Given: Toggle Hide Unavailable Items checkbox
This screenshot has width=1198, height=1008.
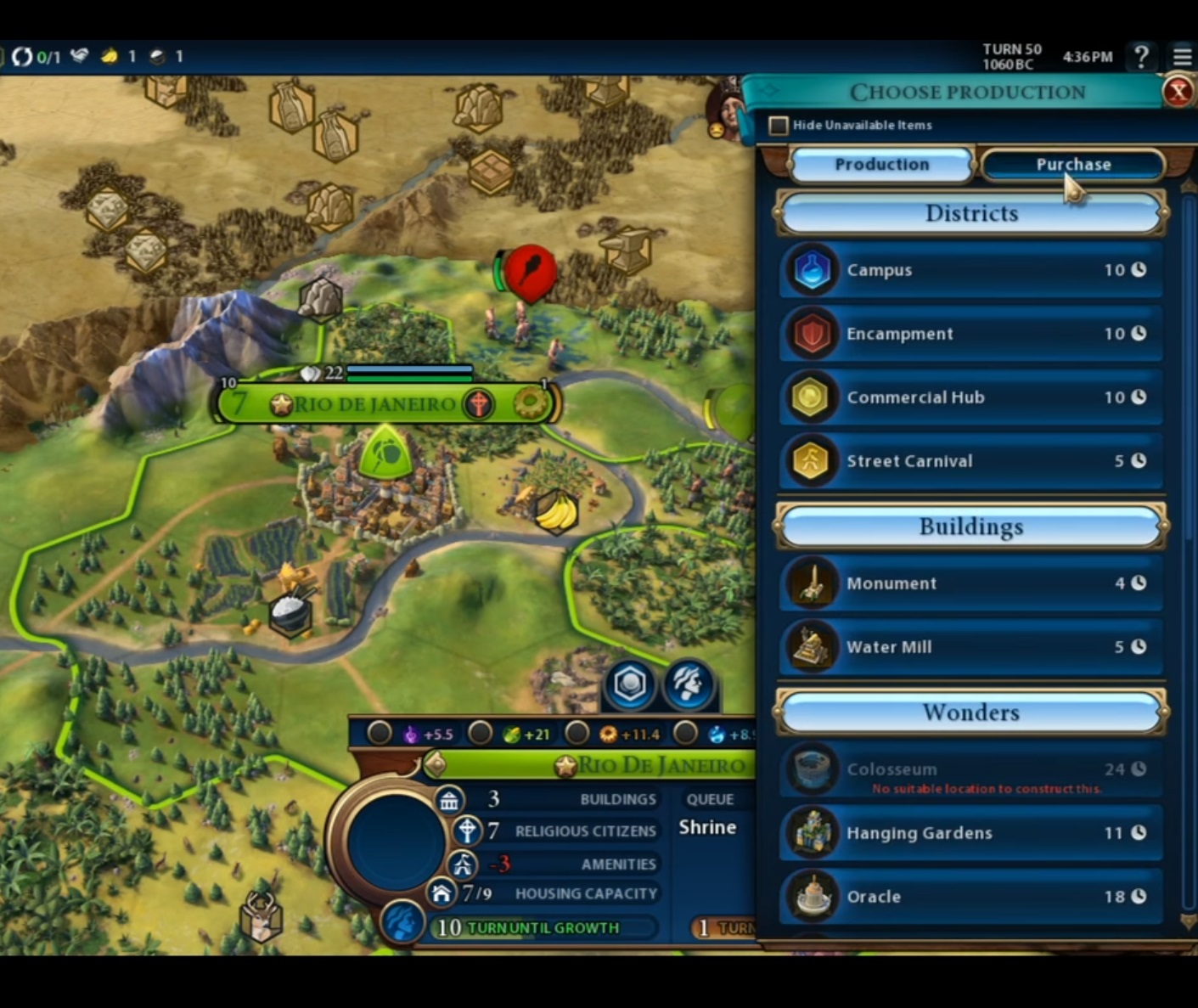Looking at the screenshot, I should click(x=778, y=126).
